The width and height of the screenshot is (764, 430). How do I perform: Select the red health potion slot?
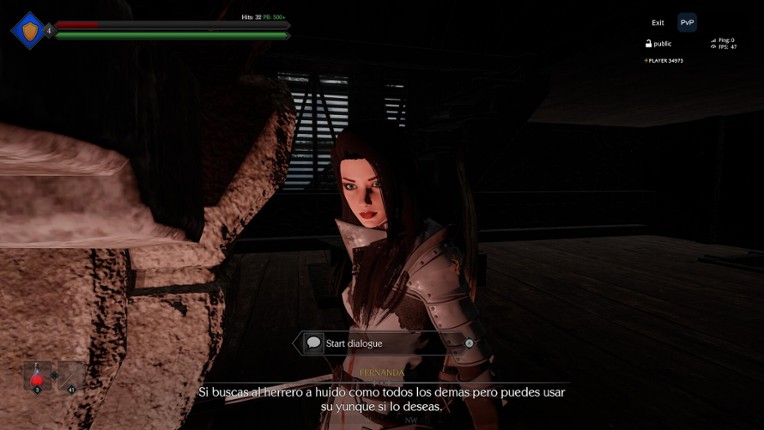pos(37,377)
